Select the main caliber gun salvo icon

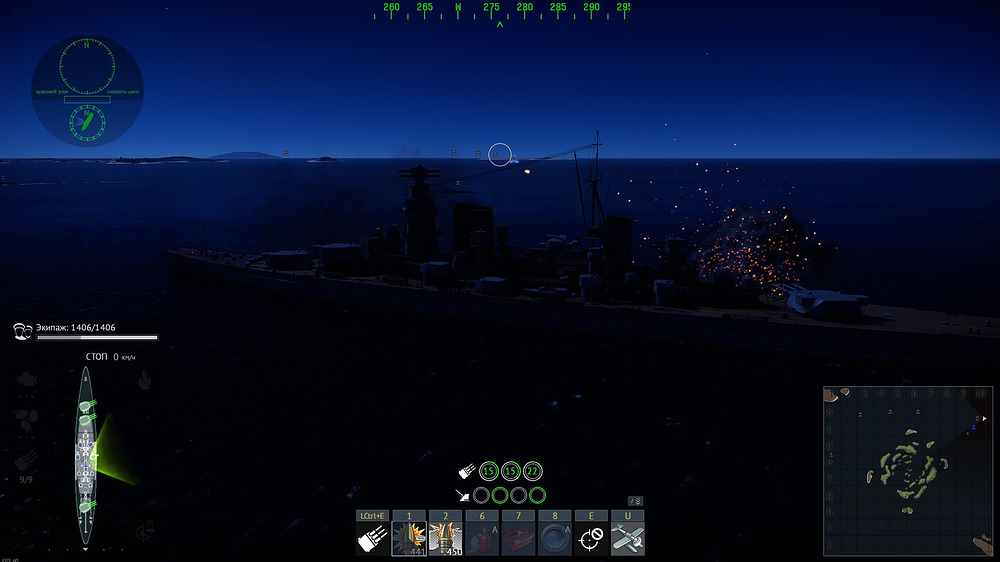tap(372, 539)
